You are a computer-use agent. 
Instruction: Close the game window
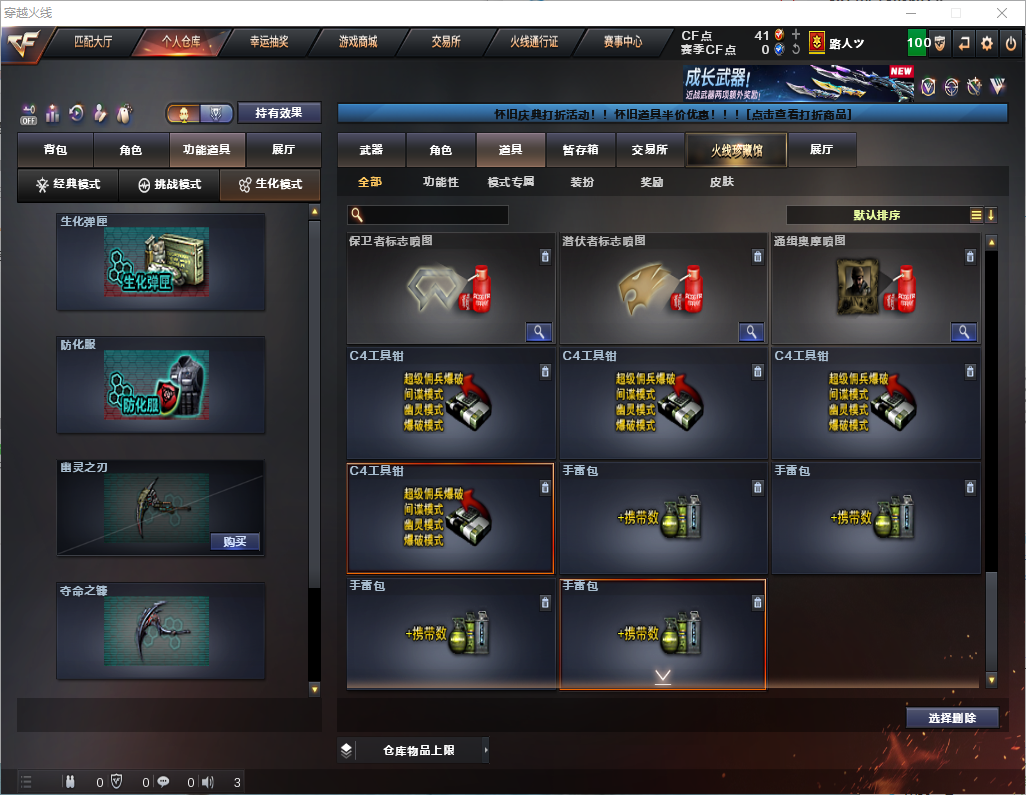coord(1001,13)
